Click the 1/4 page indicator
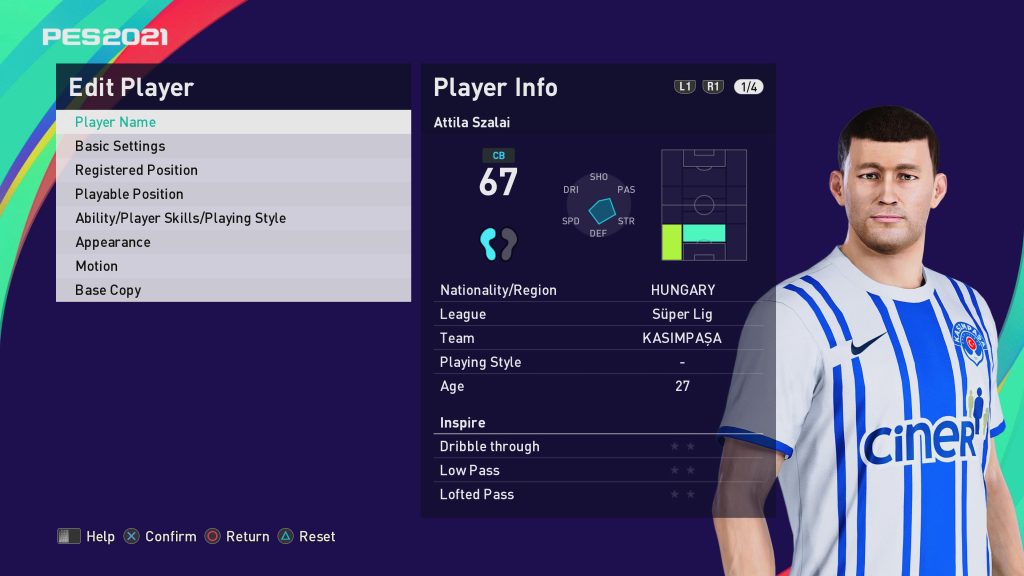The height and width of the screenshot is (576, 1024). pyautogui.click(x=748, y=87)
